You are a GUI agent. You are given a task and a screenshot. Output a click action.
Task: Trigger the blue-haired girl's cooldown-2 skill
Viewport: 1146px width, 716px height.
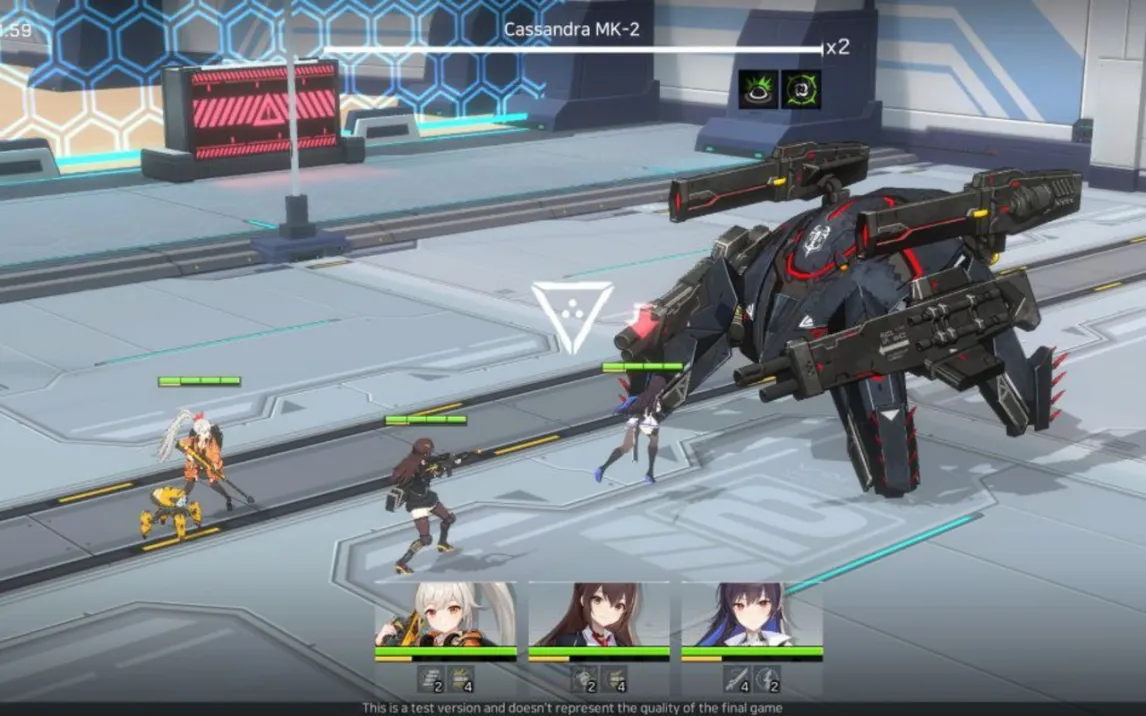click(768, 679)
